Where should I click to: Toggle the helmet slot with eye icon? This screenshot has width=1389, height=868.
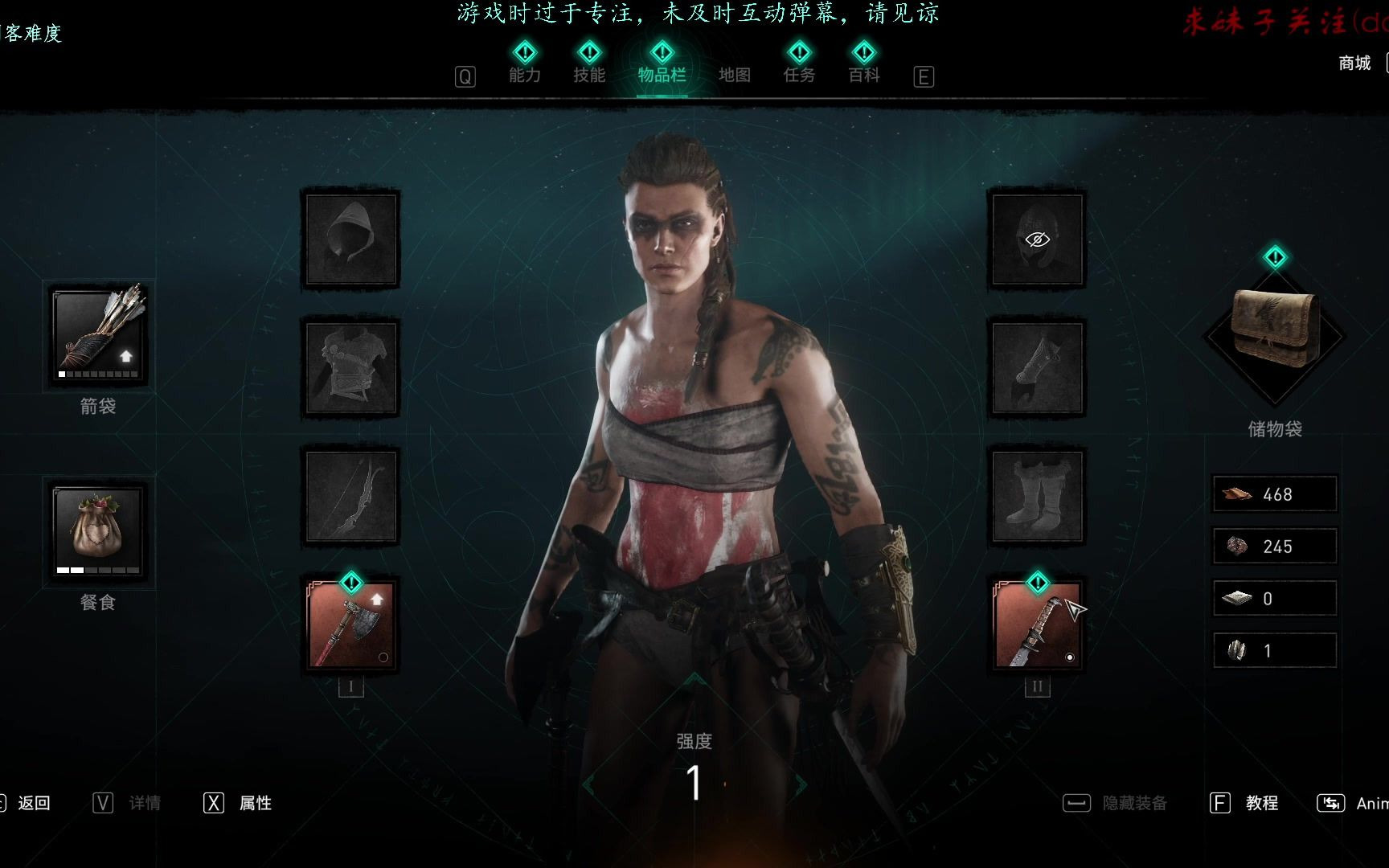tap(1037, 240)
